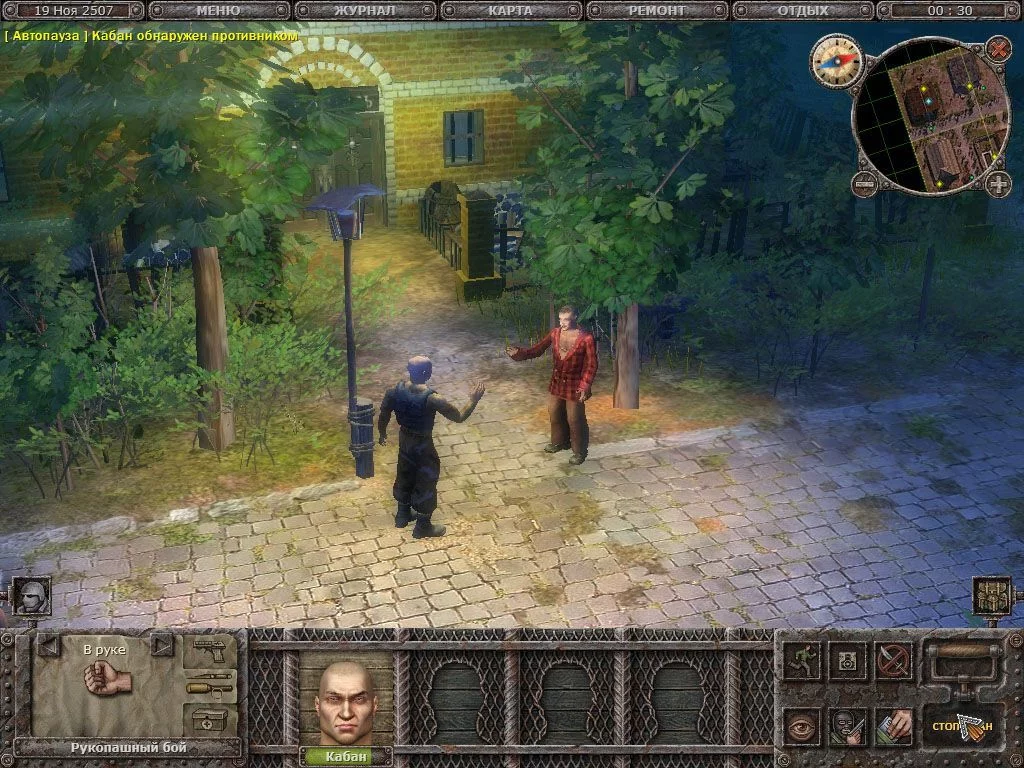Open the first aid kit slot
The height and width of the screenshot is (768, 1024).
pos(210,720)
